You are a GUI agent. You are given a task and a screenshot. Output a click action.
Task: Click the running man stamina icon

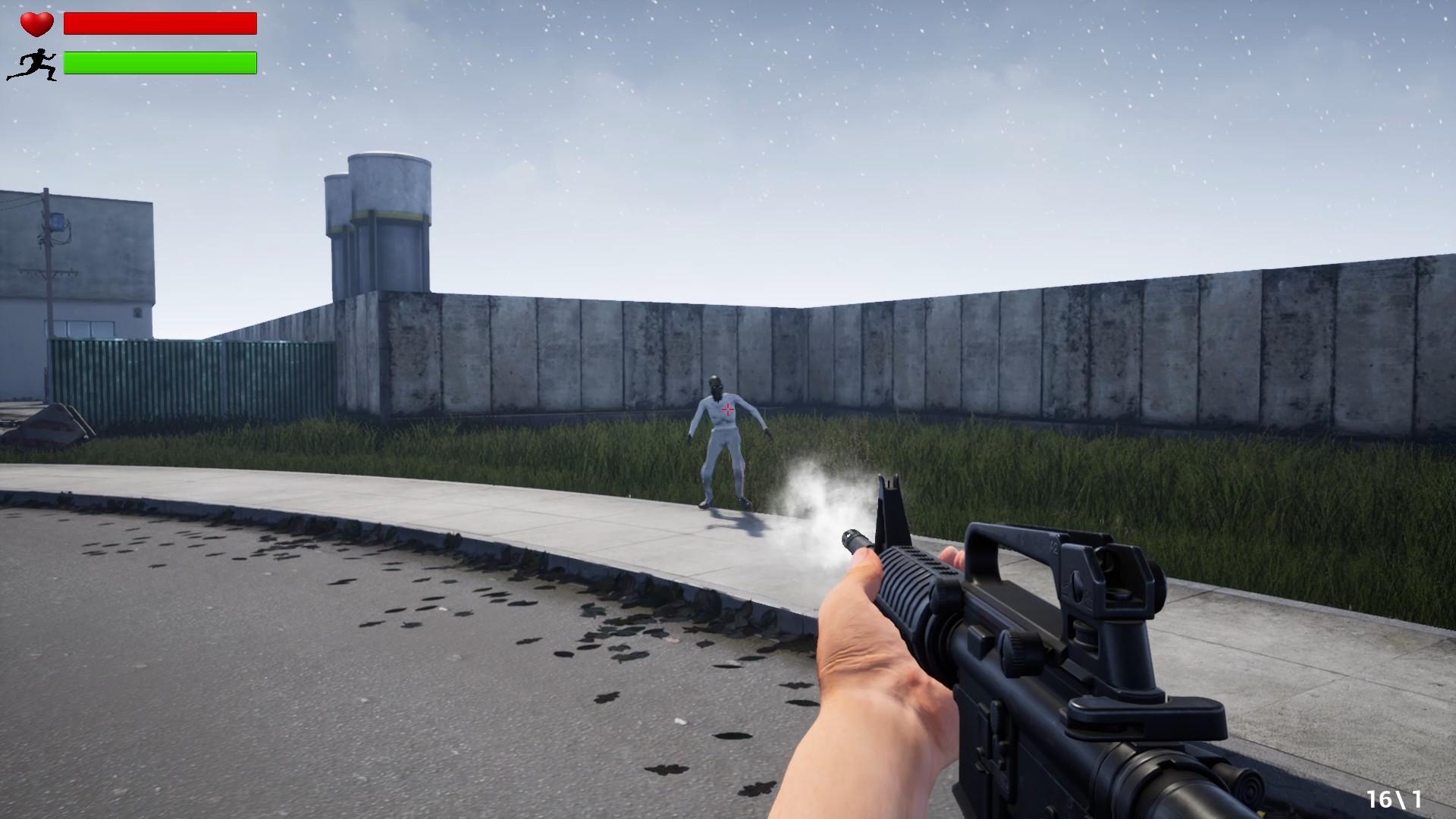[33, 64]
